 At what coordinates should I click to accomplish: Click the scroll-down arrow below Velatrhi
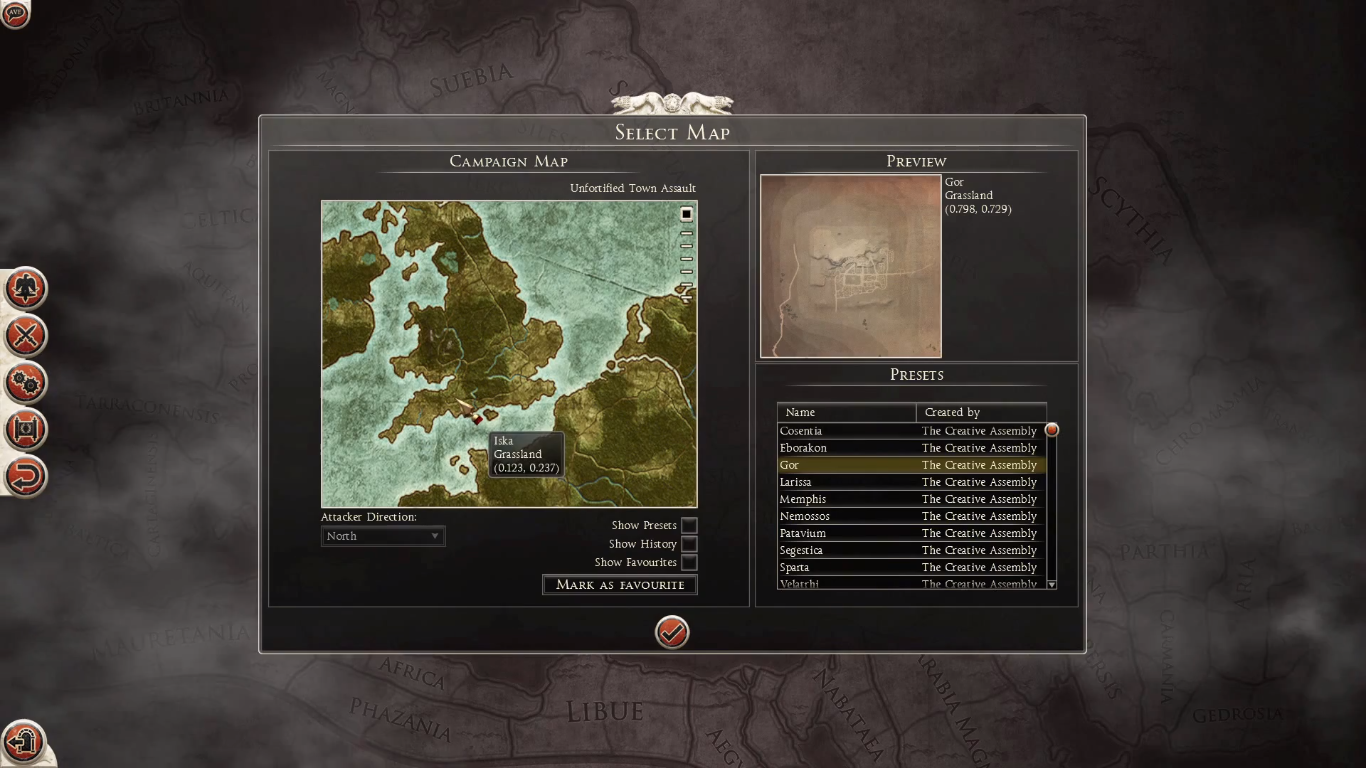tap(1051, 584)
